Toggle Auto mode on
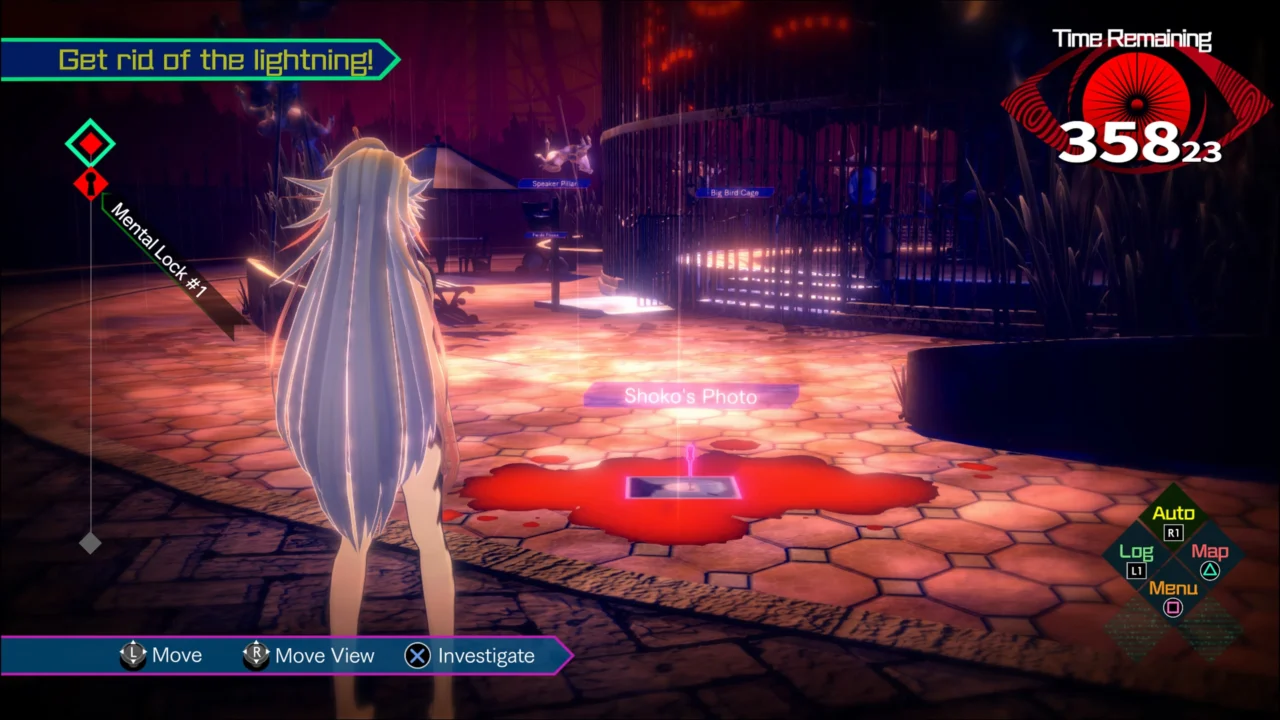The height and width of the screenshot is (720, 1280). (x=1173, y=512)
